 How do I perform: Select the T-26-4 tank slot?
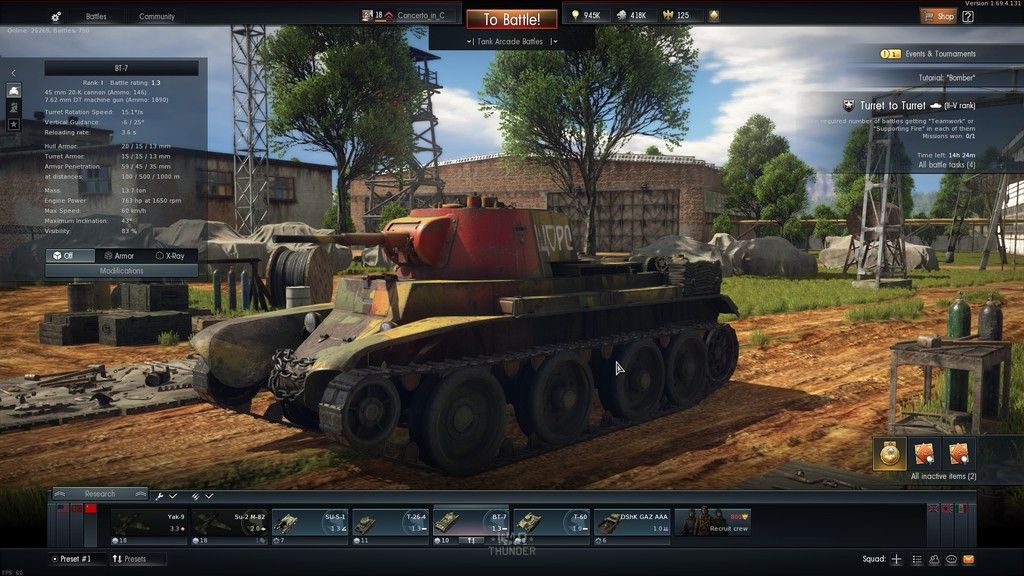click(x=389, y=523)
